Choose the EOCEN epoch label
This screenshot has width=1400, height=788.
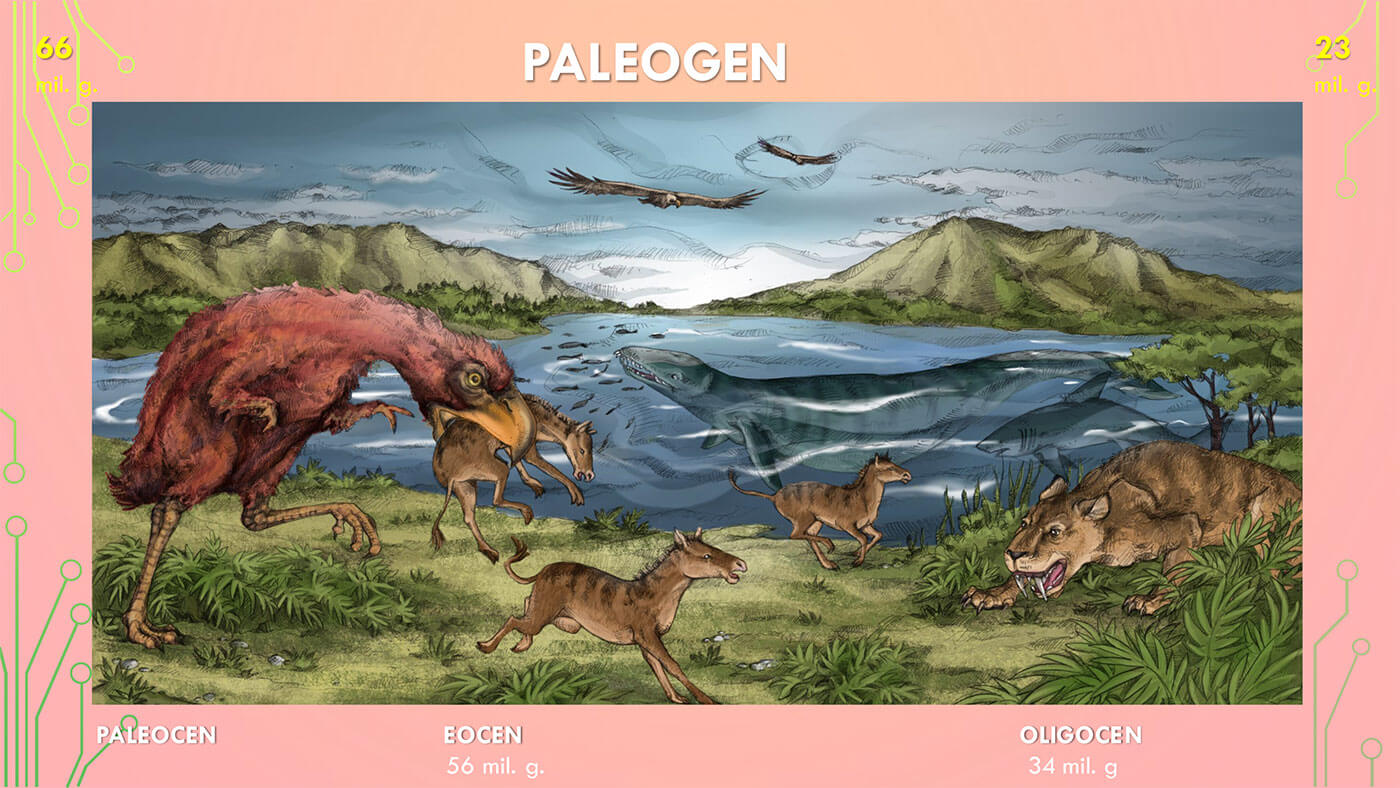(x=483, y=735)
